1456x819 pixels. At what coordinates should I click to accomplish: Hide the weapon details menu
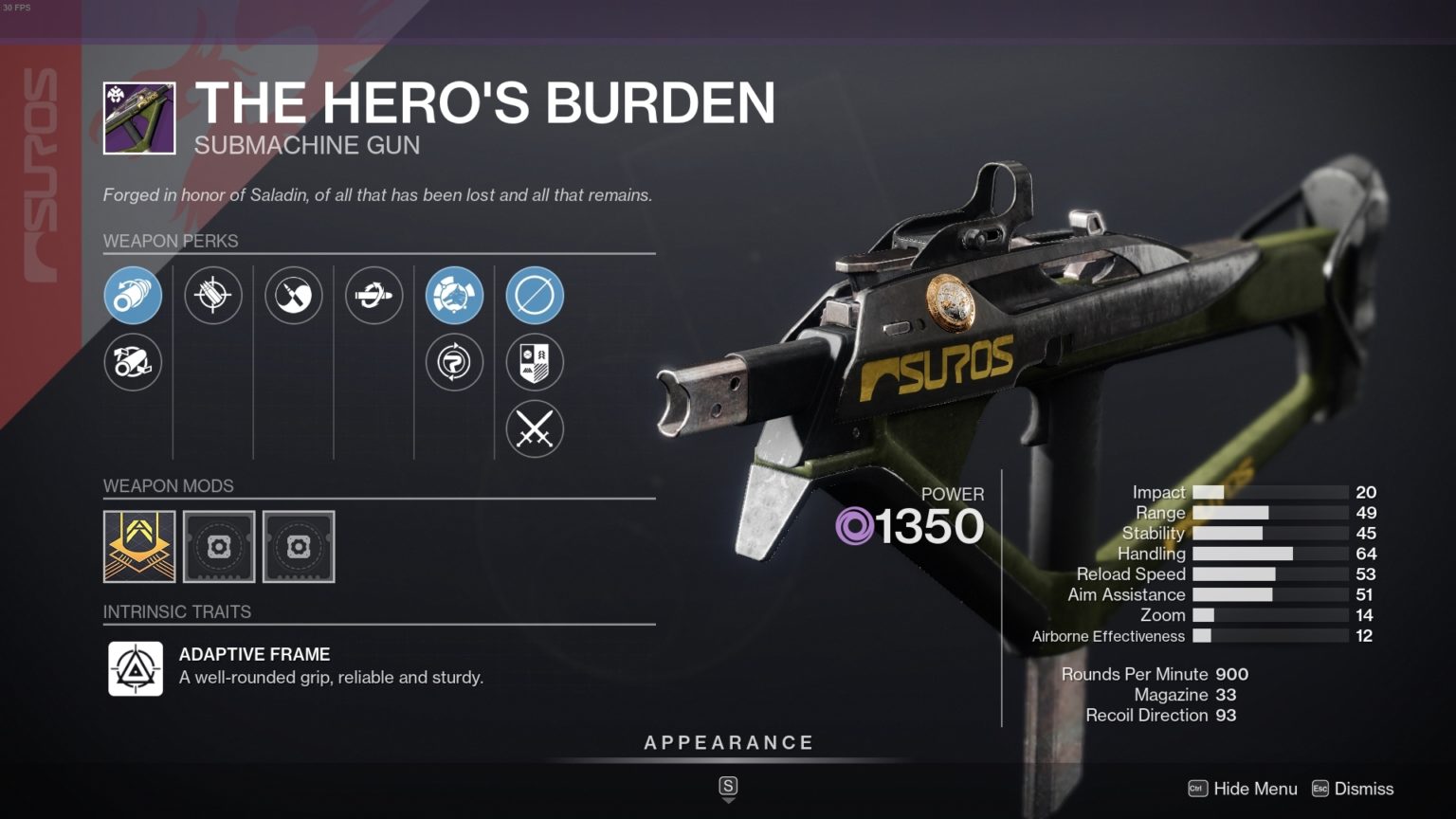1243,789
